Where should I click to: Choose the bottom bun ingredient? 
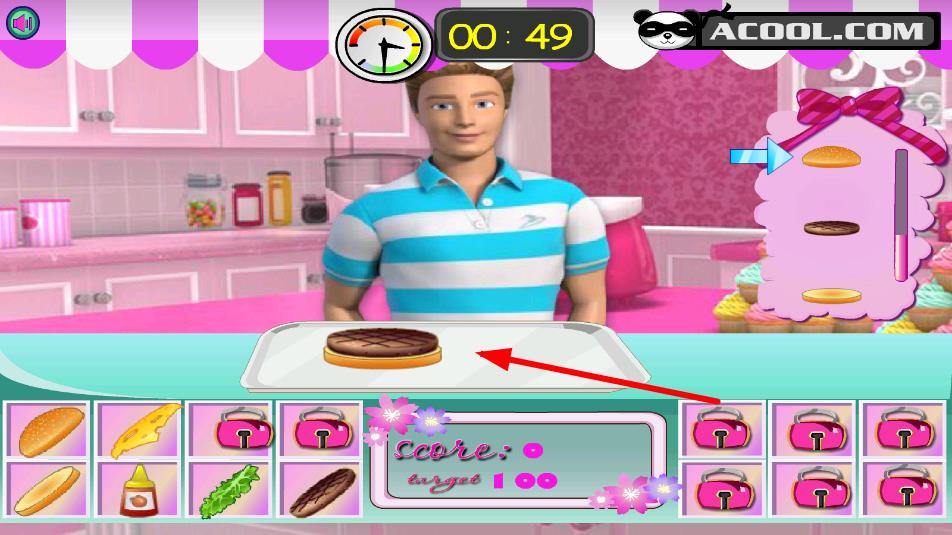[x=47, y=490]
